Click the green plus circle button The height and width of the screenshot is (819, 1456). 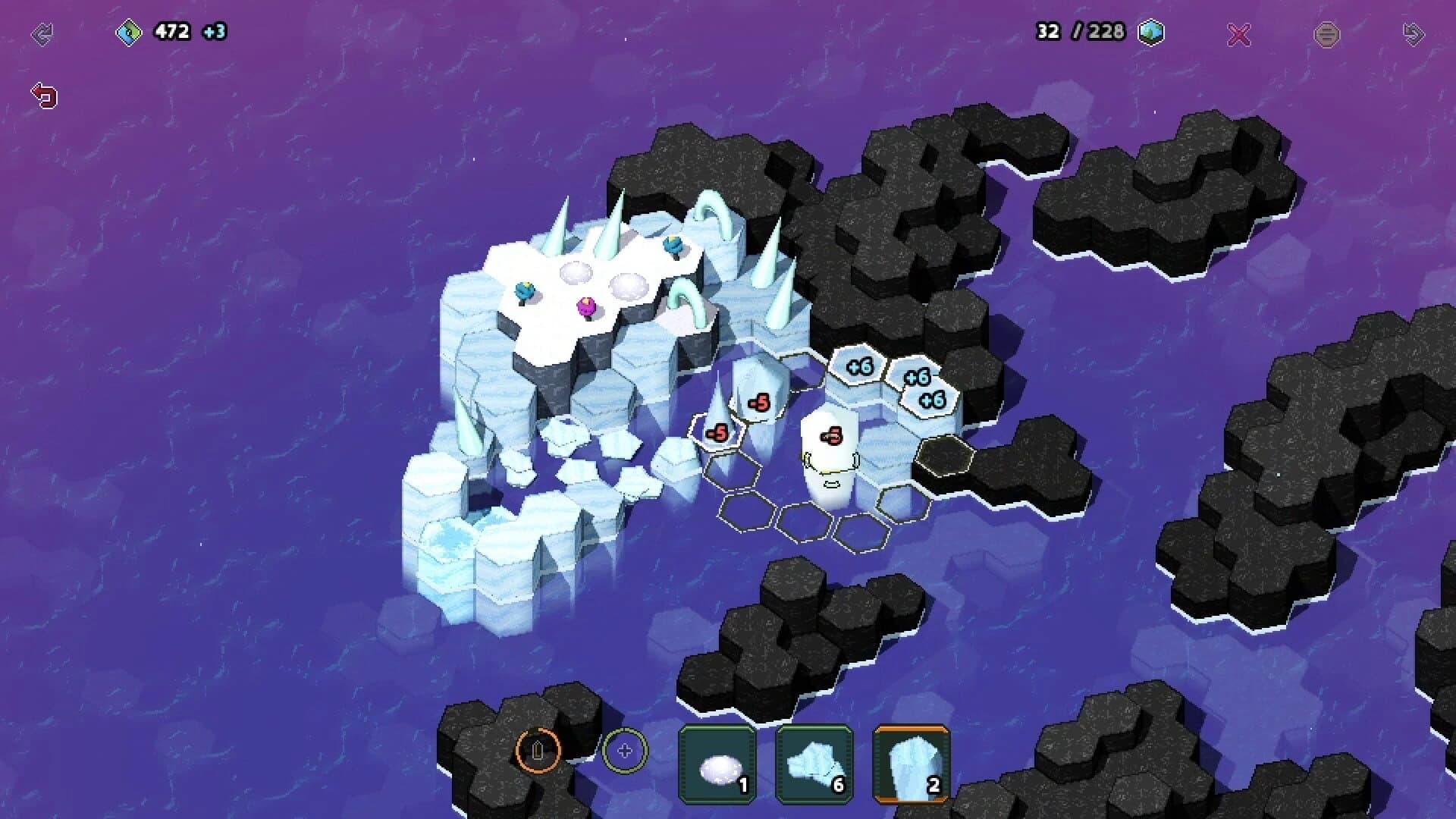(x=623, y=751)
